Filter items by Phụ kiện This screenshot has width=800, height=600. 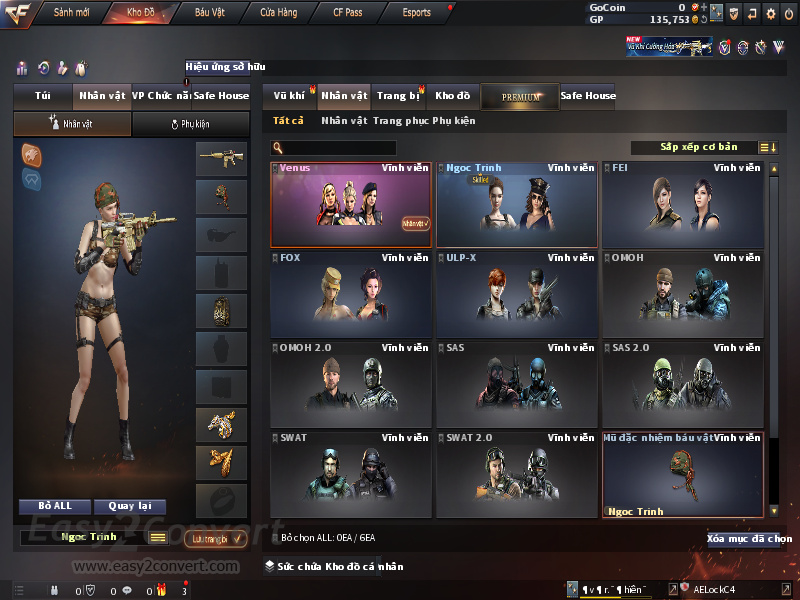coord(454,121)
